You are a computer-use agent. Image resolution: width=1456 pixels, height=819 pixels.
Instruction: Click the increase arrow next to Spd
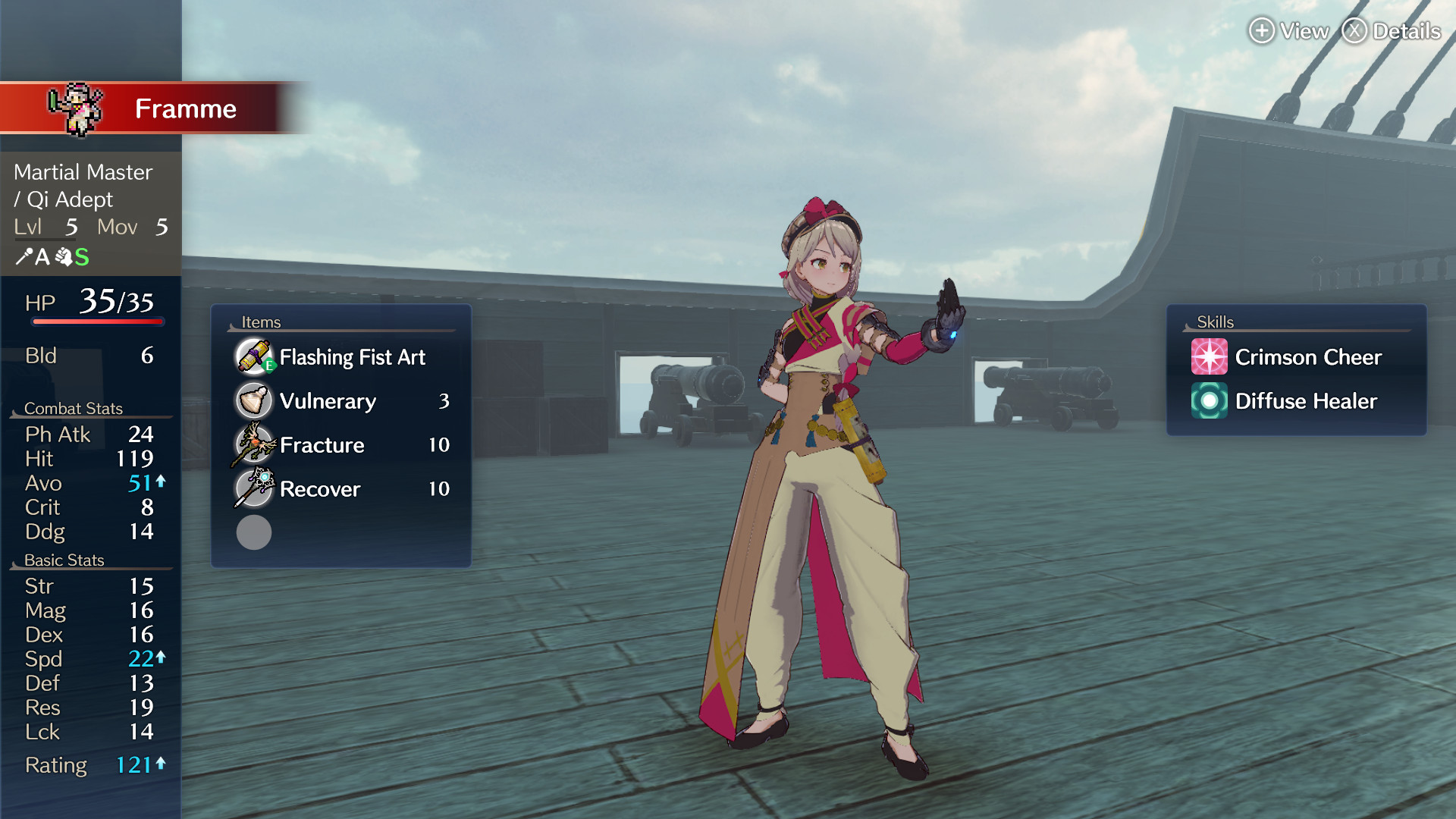click(x=161, y=657)
